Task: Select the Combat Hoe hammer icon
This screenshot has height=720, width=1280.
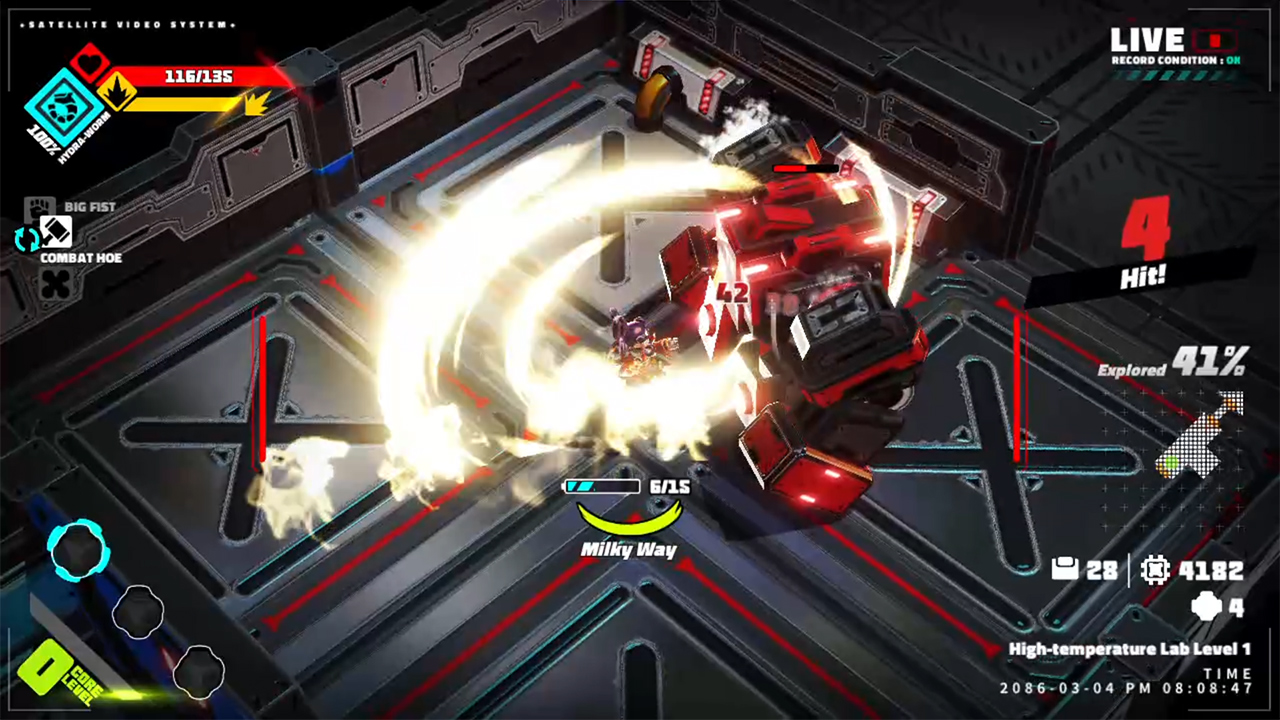Action: pyautogui.click(x=56, y=232)
